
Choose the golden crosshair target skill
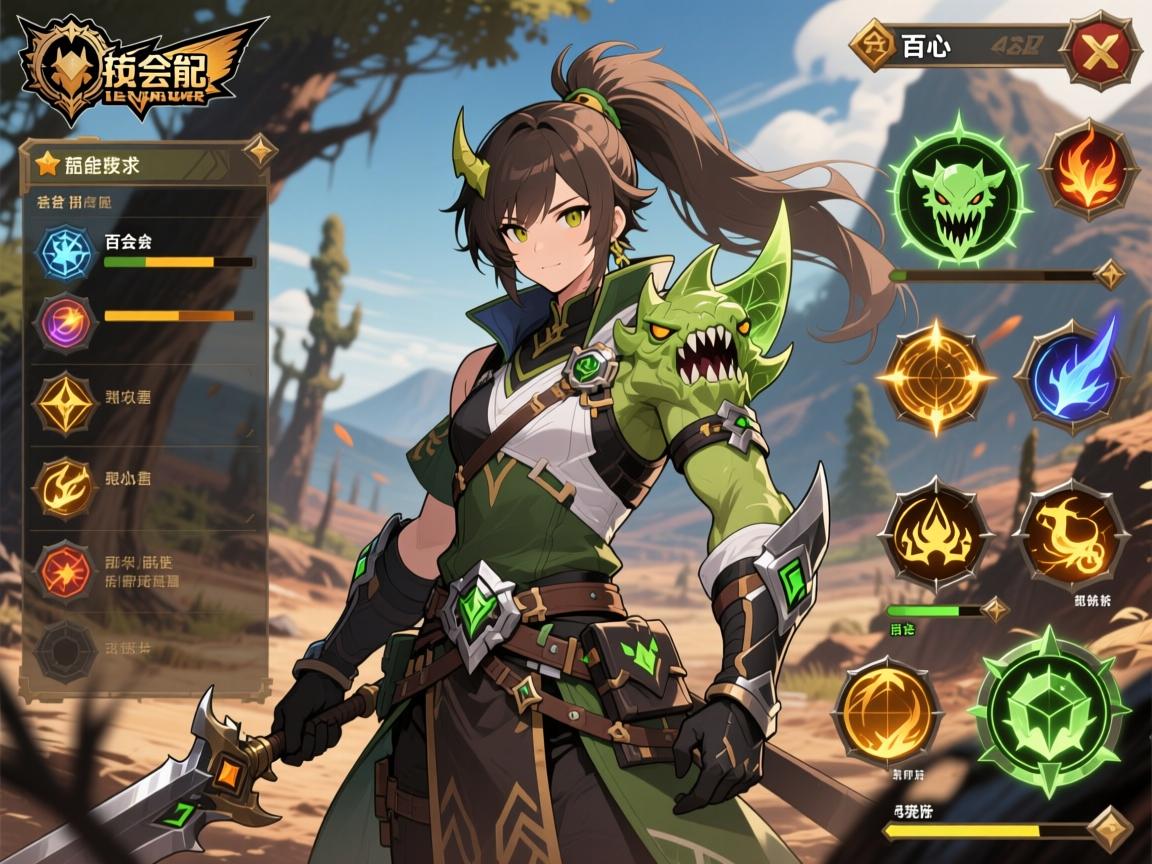(x=937, y=377)
